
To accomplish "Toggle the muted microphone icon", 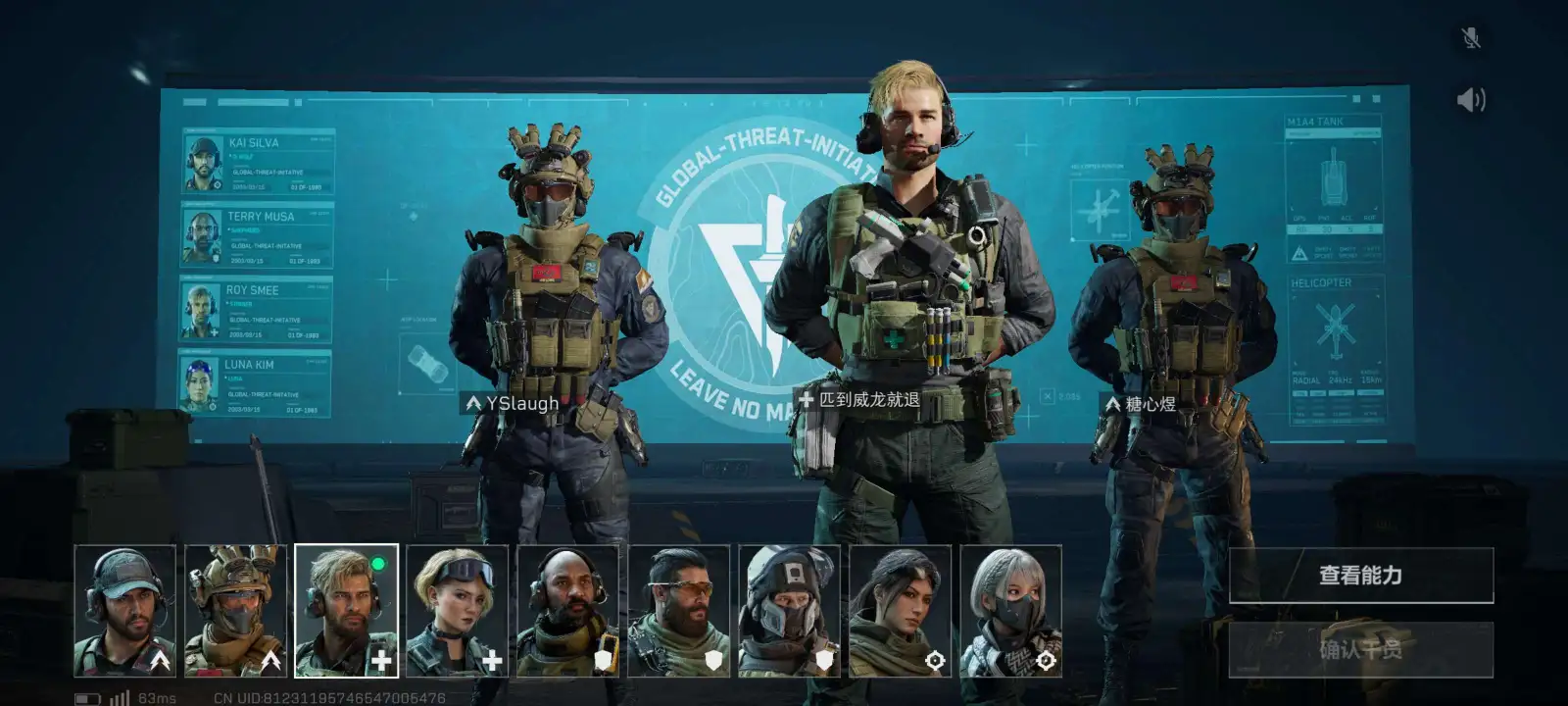I will (x=1470, y=38).
